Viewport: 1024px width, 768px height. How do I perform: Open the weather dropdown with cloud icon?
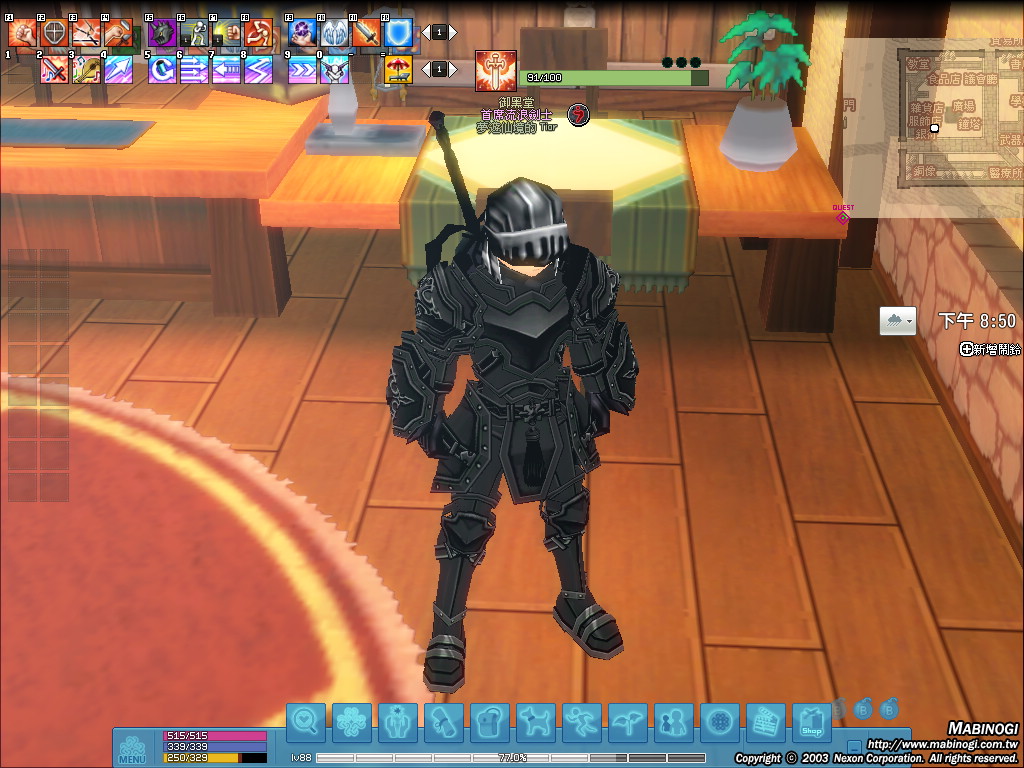pos(897,321)
